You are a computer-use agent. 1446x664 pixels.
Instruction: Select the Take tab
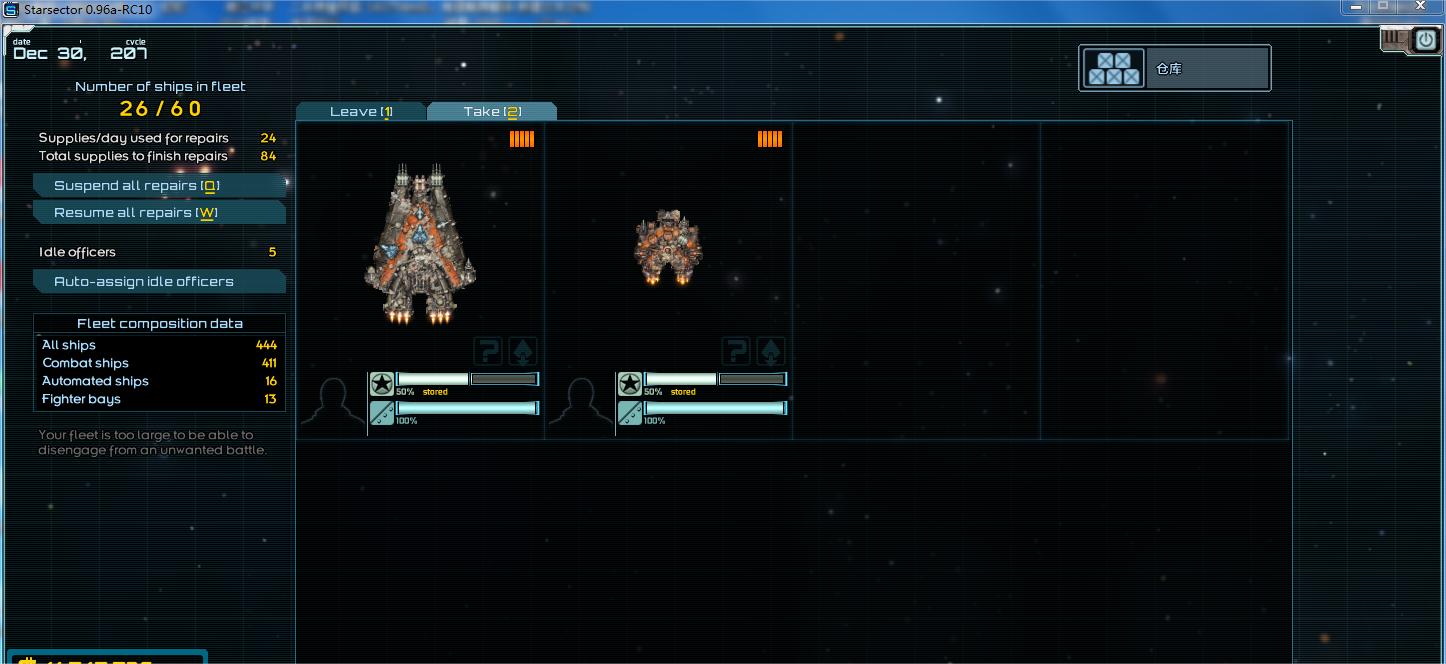492,111
